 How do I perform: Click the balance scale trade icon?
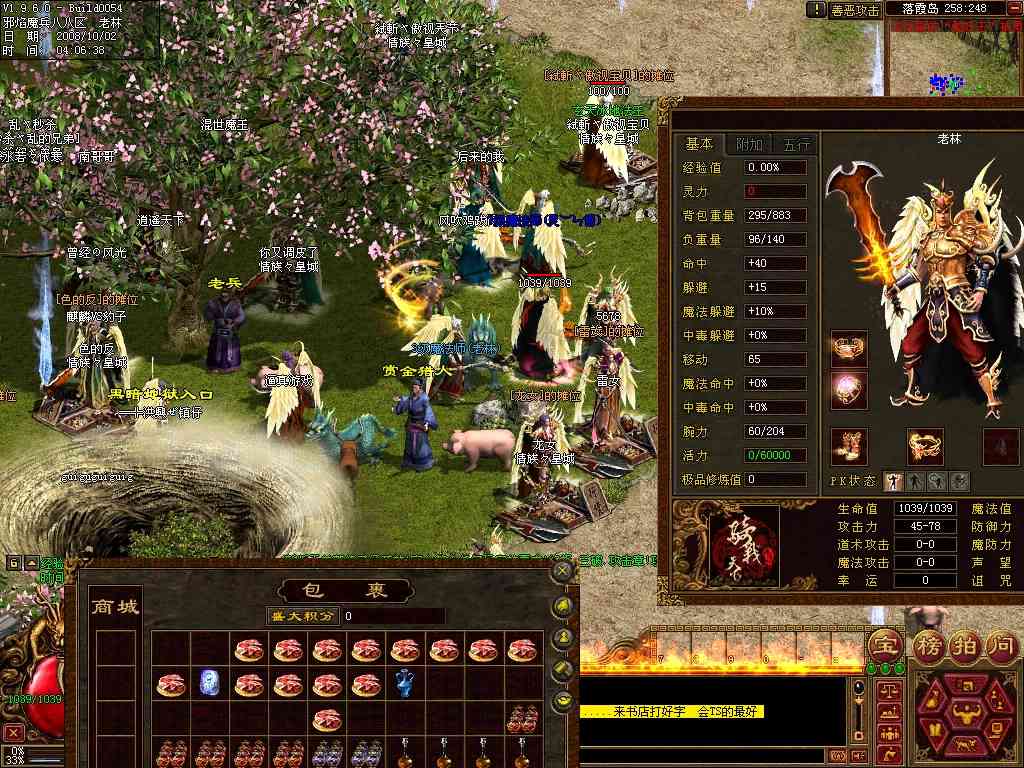pos(888,690)
